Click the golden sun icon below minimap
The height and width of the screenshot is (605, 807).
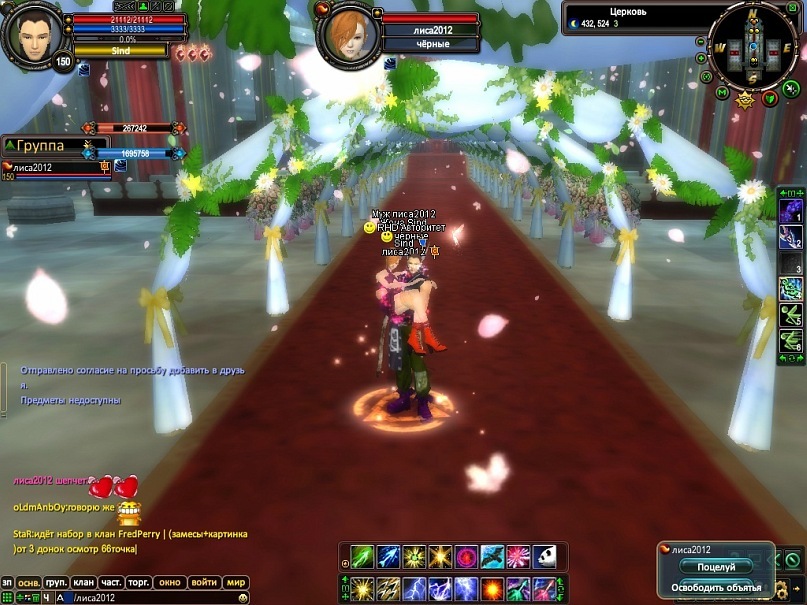pos(745,99)
